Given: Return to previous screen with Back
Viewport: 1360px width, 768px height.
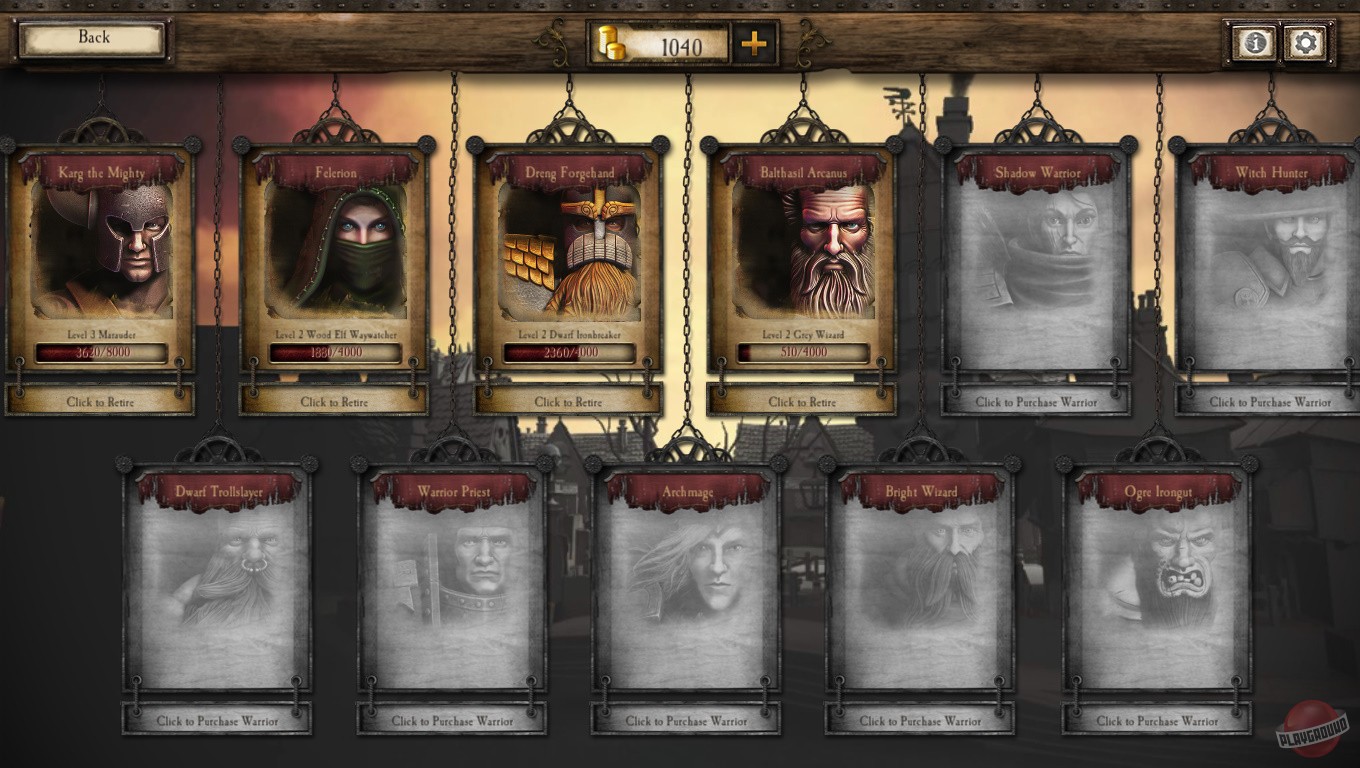Looking at the screenshot, I should [91, 36].
